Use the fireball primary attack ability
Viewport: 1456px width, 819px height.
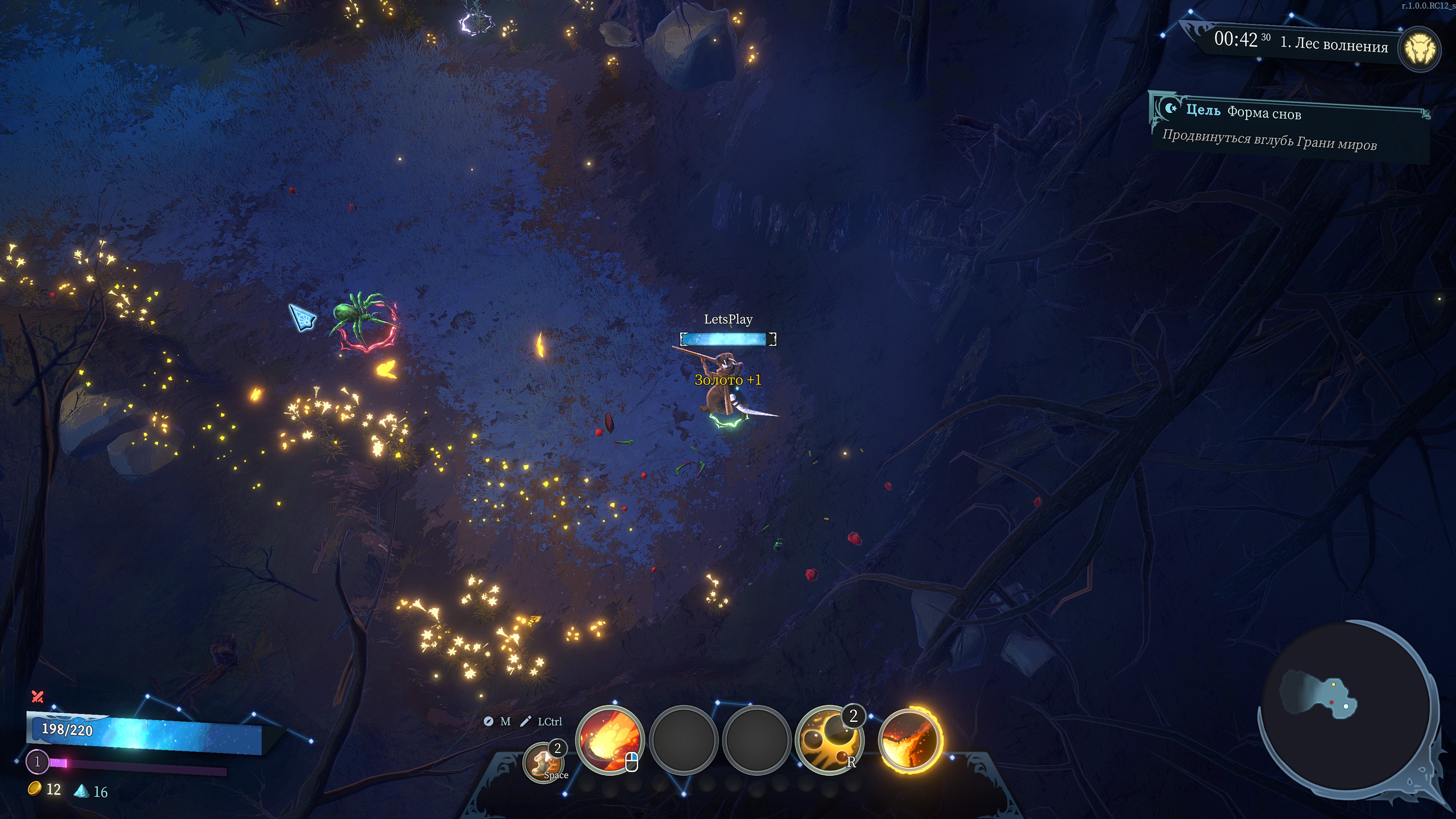pos(609,739)
